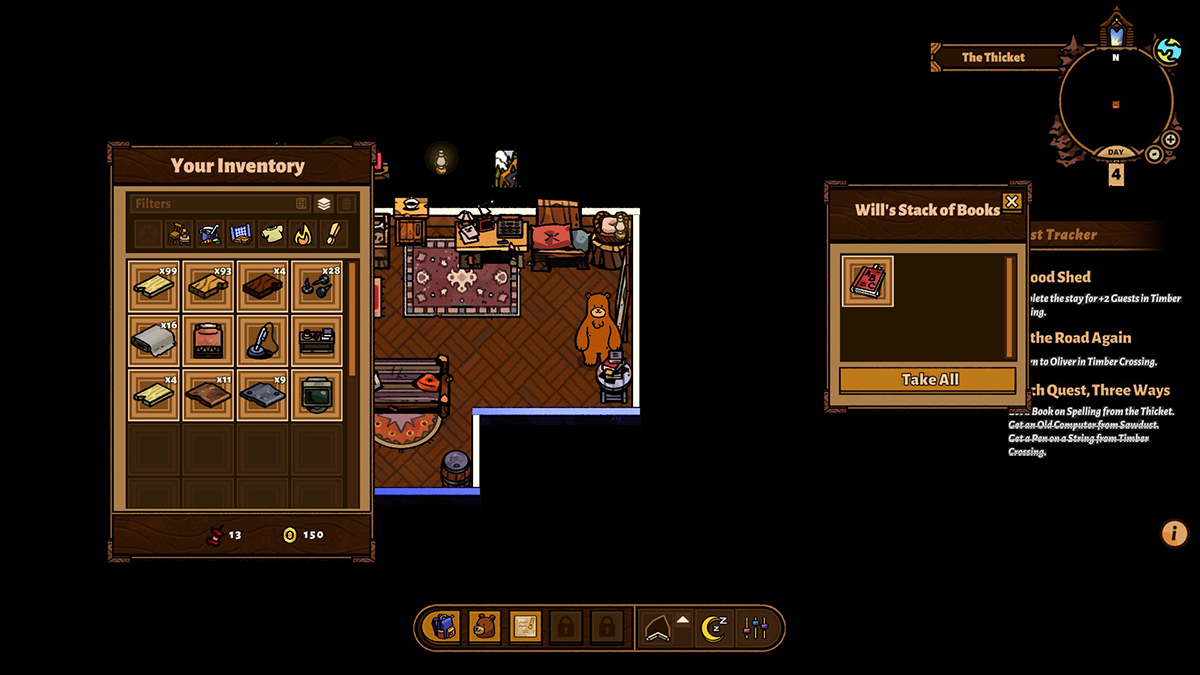The image size is (1200, 675).
Task: Toggle the stack layers button beside Filters
Action: pos(324,204)
